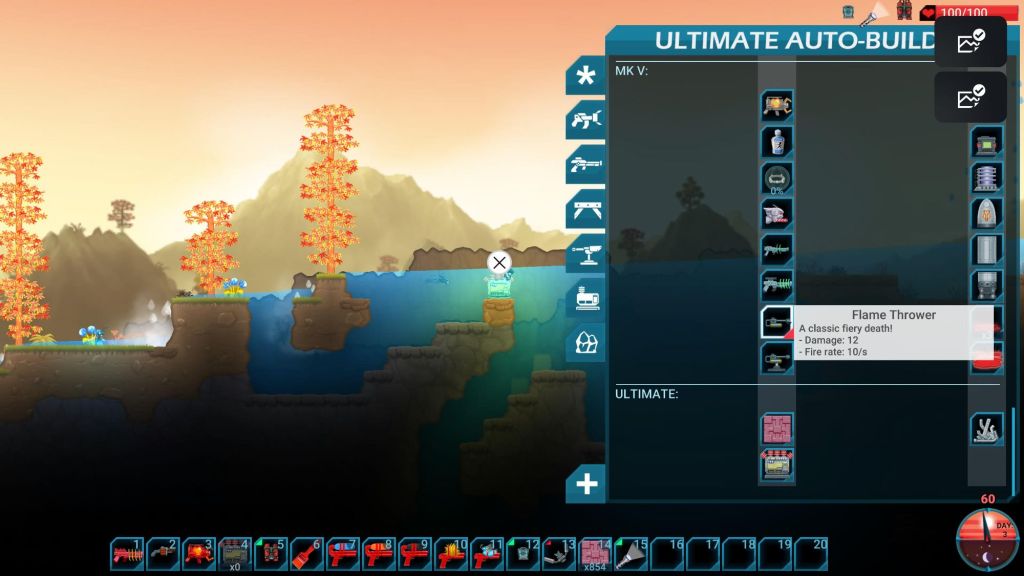Equip the flashlight in hotbar slot 15
Screen dimensions: 1024x576
pos(632,553)
